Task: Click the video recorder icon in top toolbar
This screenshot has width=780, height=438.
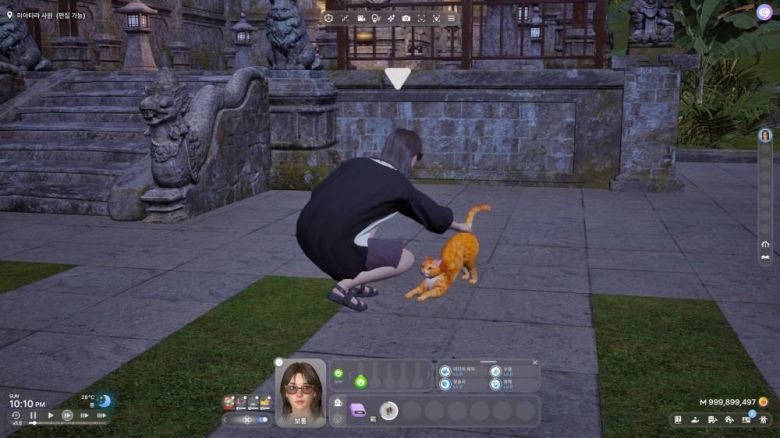Action: coord(361,18)
